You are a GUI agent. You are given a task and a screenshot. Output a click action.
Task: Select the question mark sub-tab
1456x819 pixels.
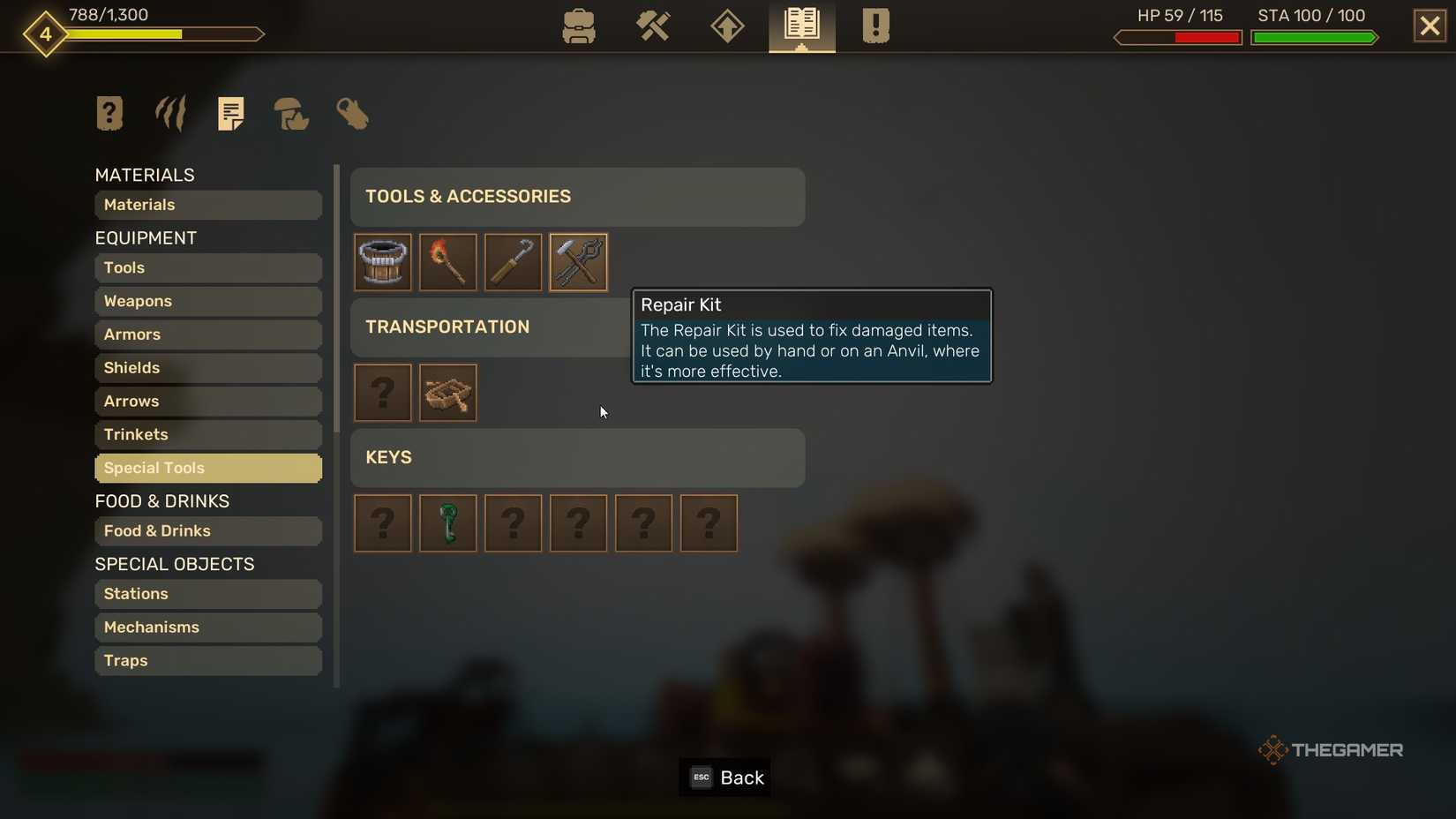(x=109, y=113)
